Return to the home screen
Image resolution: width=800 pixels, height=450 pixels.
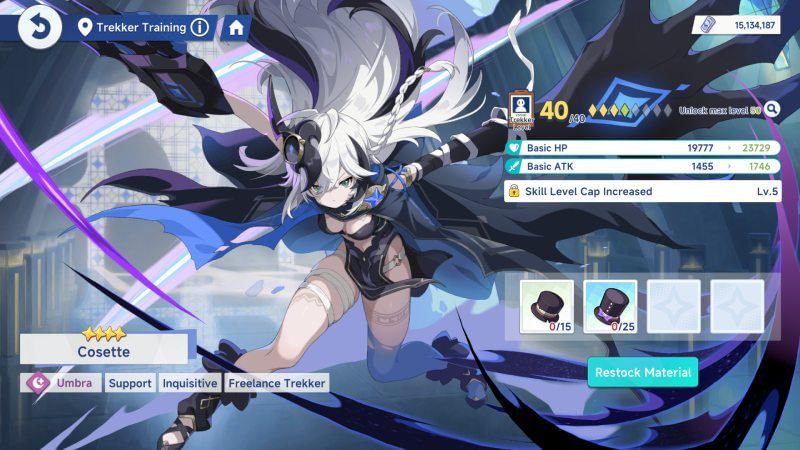point(236,27)
